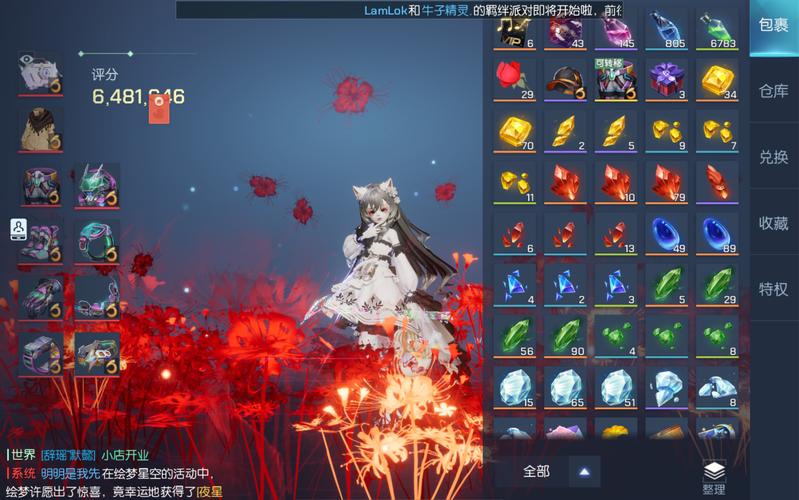The width and height of the screenshot is (799, 500).
Task: Click the red envelope icon beside the score
Action: click(x=158, y=109)
